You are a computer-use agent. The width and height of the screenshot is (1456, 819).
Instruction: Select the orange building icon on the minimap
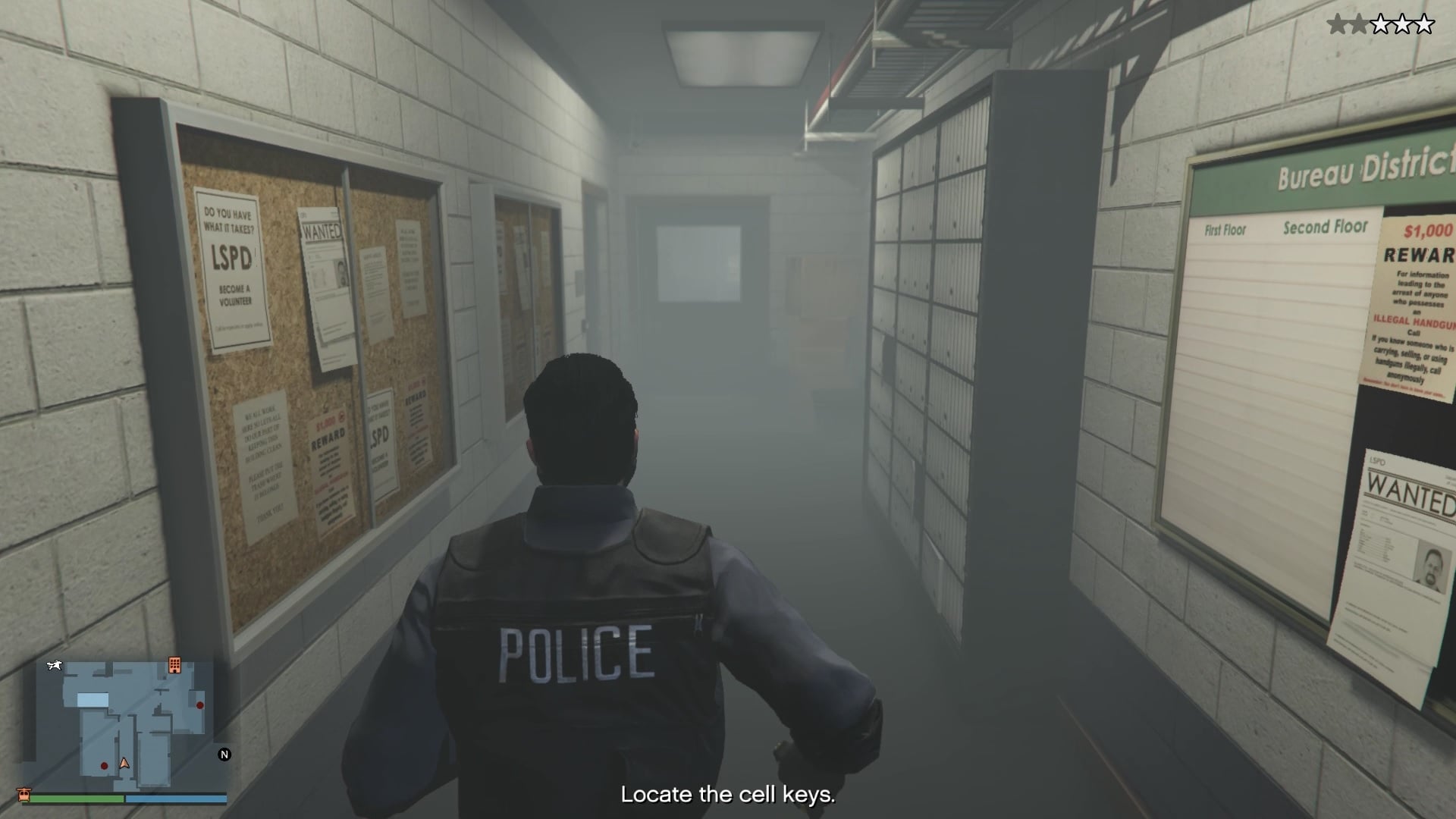(176, 666)
